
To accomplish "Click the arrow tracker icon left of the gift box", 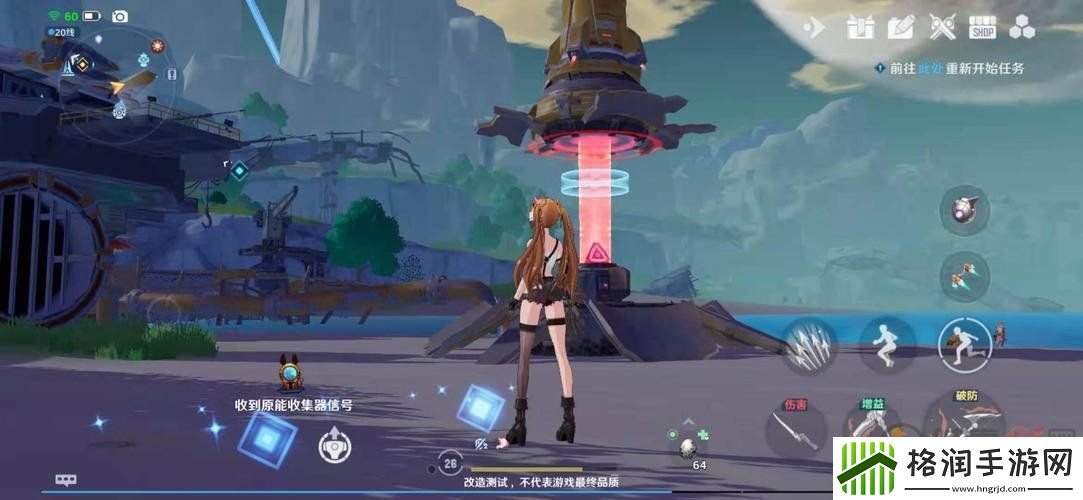I will (x=815, y=28).
